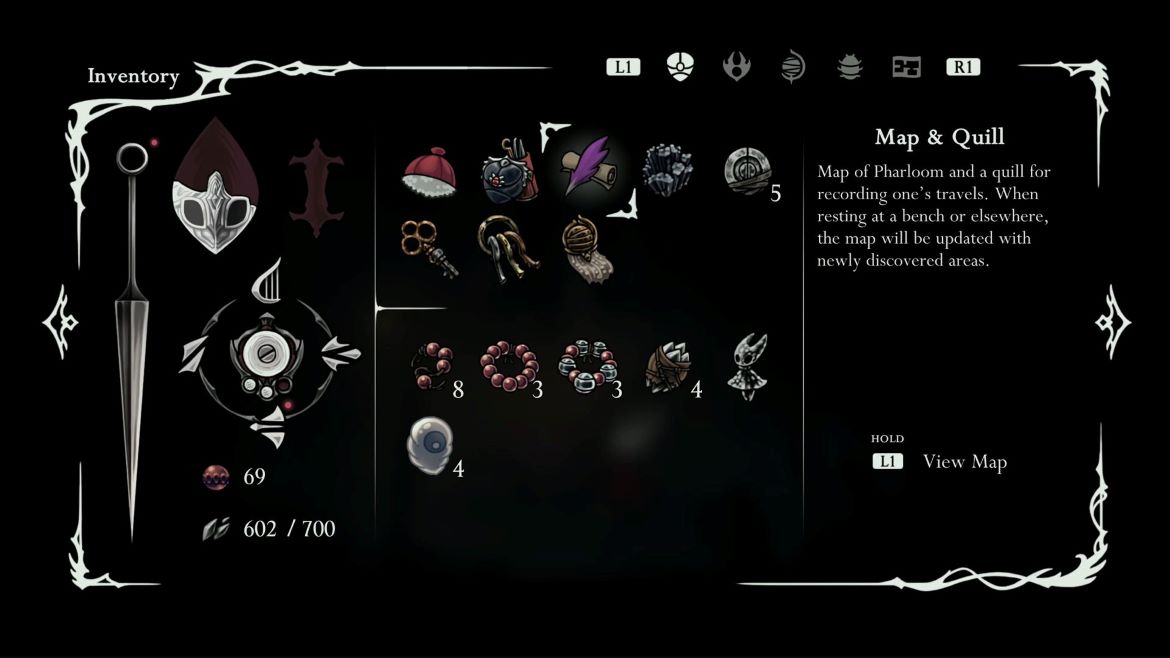Switch to the flame crest tab
Screen dimensions: 1170x658
[737, 67]
